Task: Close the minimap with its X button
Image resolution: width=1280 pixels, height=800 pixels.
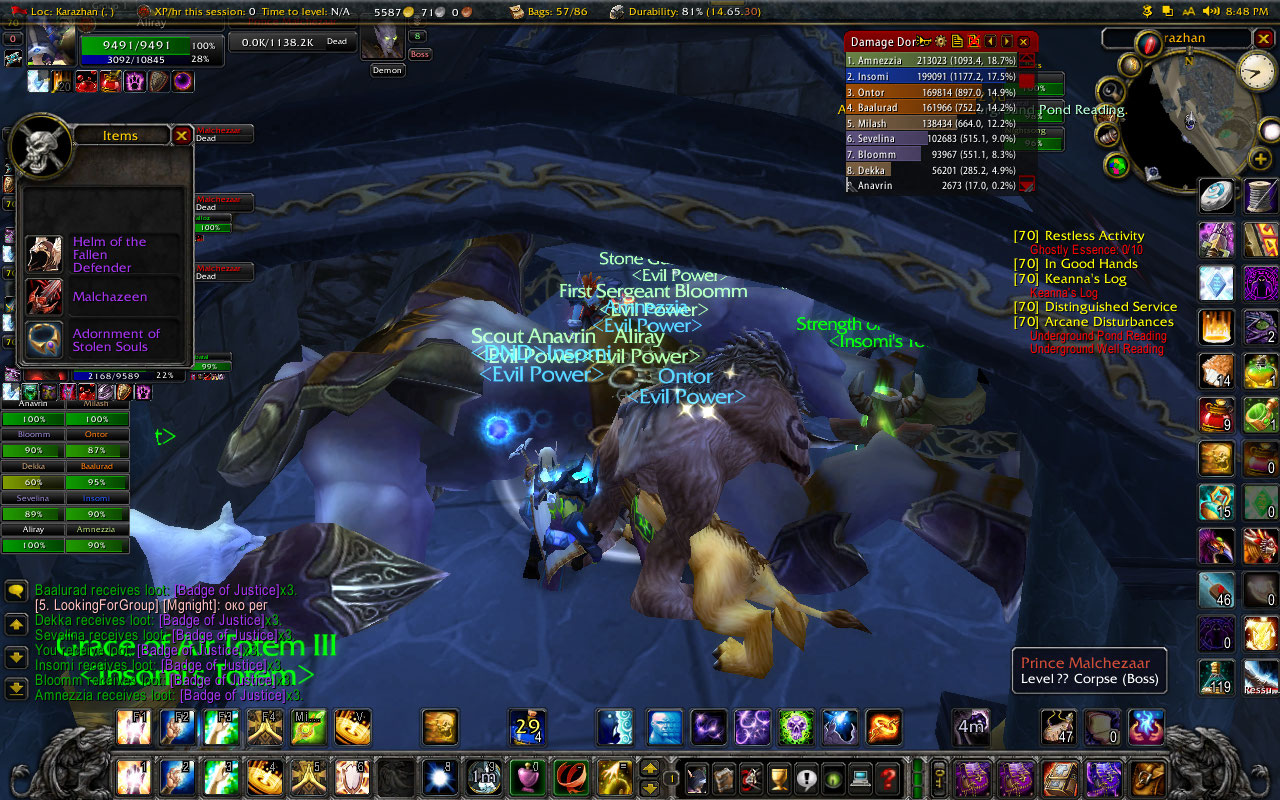Action: pyautogui.click(x=1264, y=39)
